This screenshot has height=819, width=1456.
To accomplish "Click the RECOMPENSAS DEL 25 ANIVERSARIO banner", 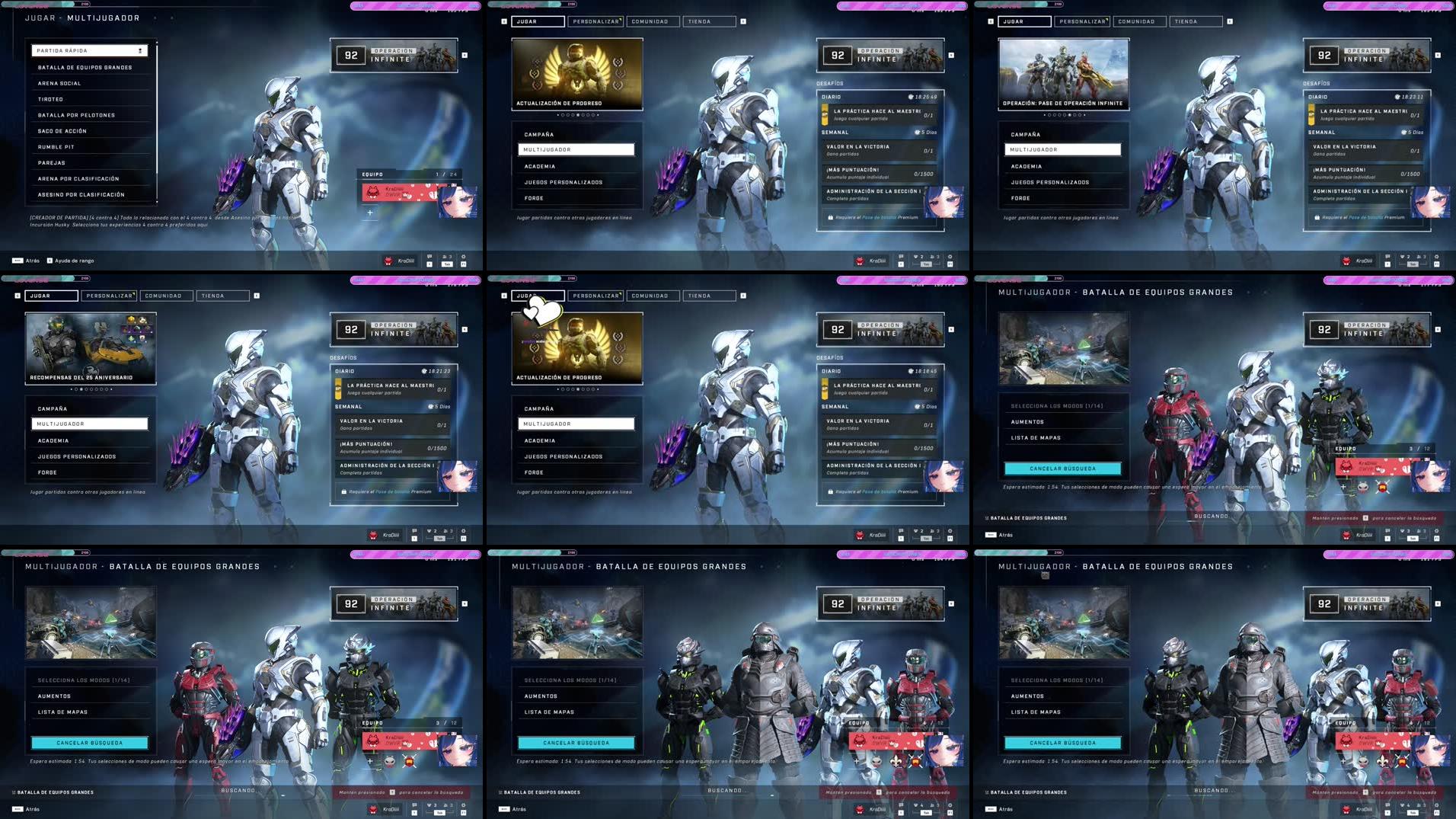I will click(x=90, y=348).
